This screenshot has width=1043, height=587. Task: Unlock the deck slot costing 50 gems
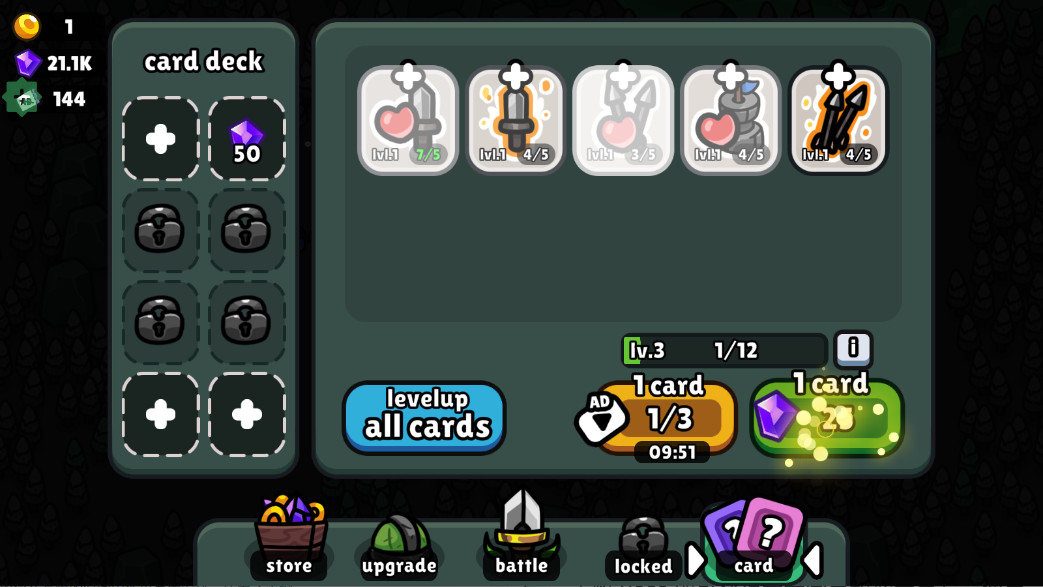[x=246, y=139]
